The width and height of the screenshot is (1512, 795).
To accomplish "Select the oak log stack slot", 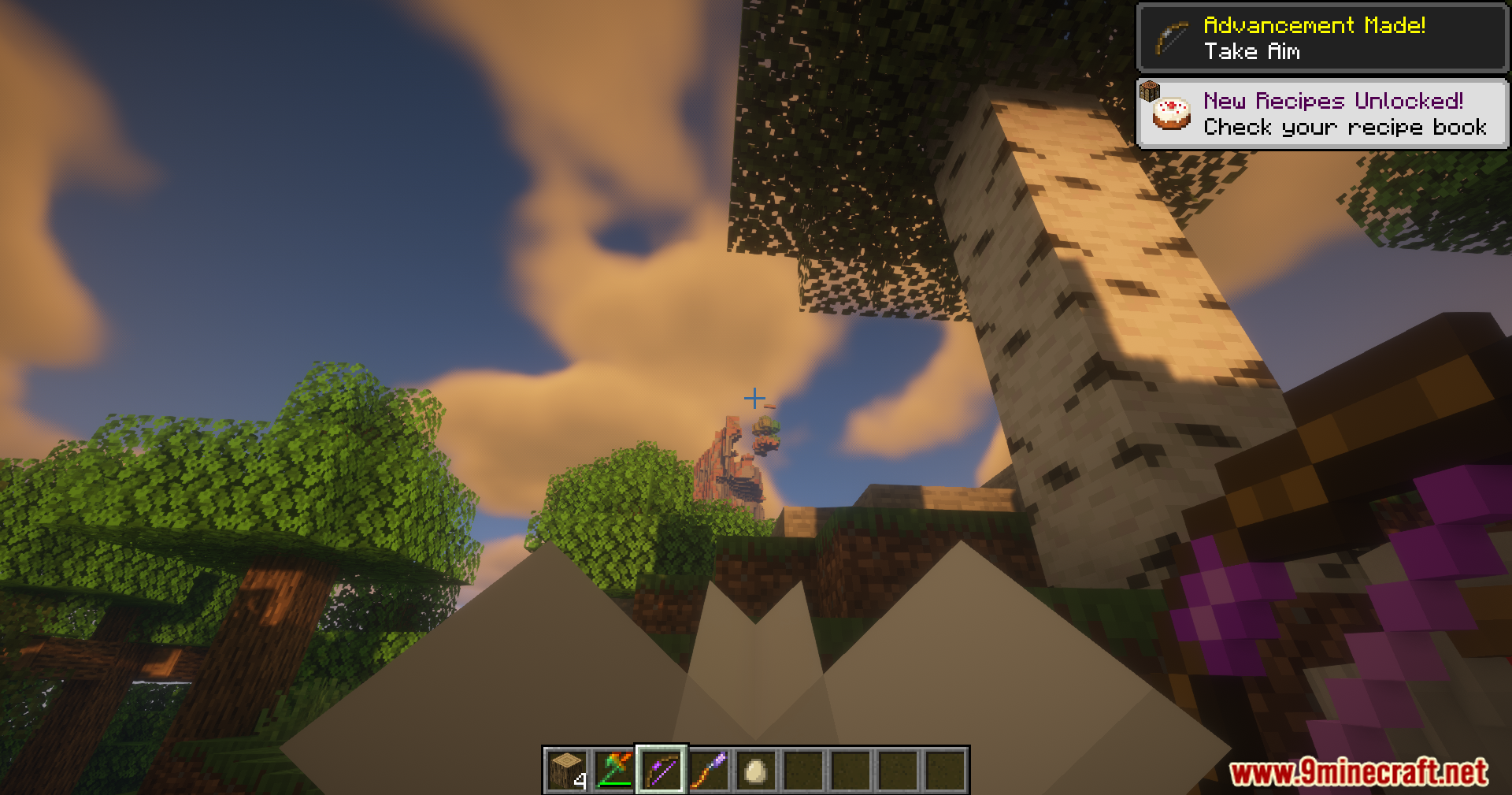I will pos(567,770).
